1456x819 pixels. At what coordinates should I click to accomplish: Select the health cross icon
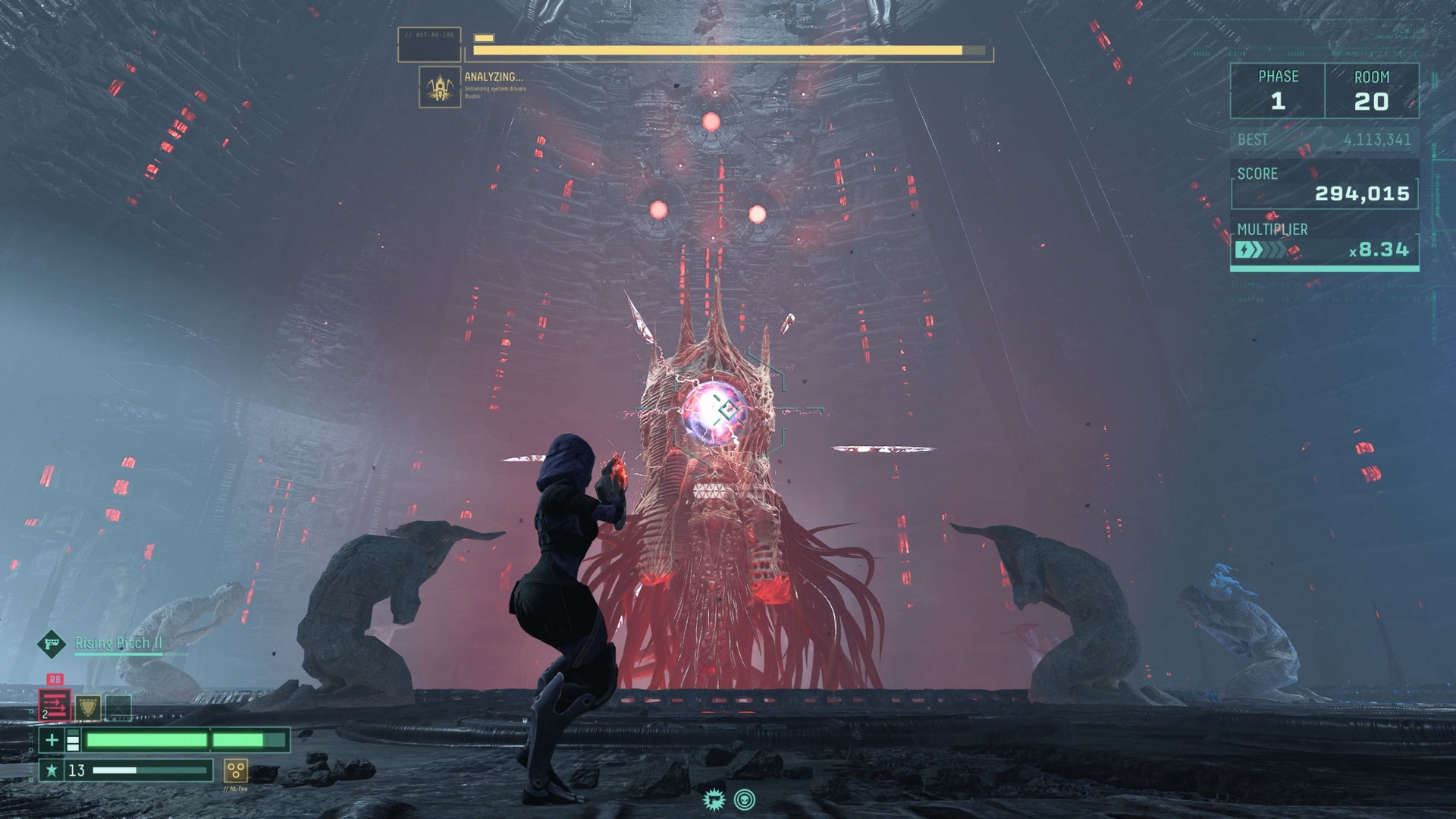pos(52,741)
